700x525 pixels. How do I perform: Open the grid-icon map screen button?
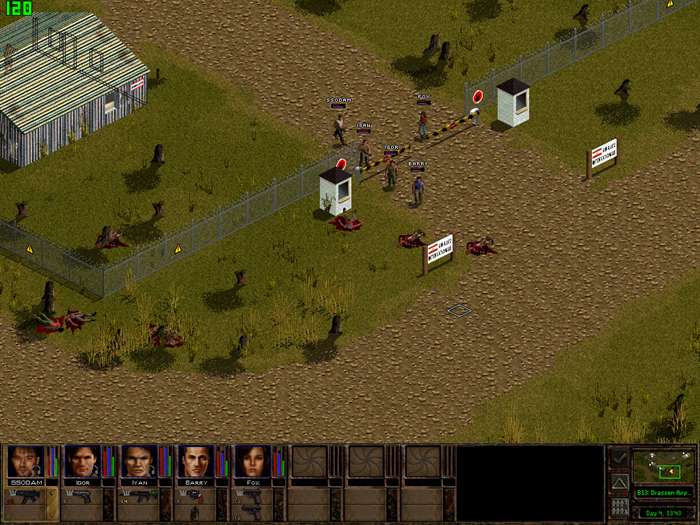(x=619, y=506)
